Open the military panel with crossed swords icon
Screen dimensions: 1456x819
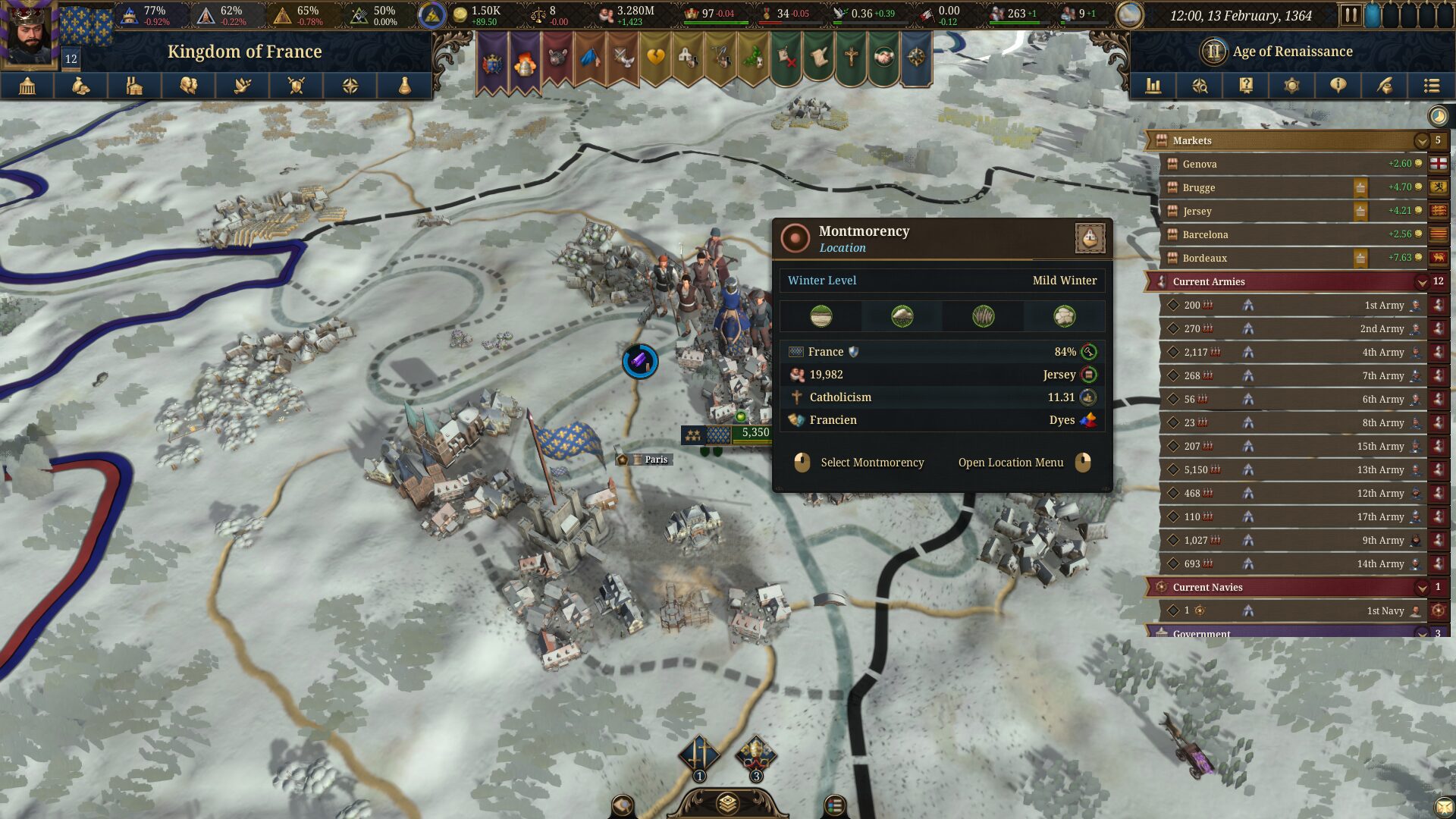[x=296, y=86]
